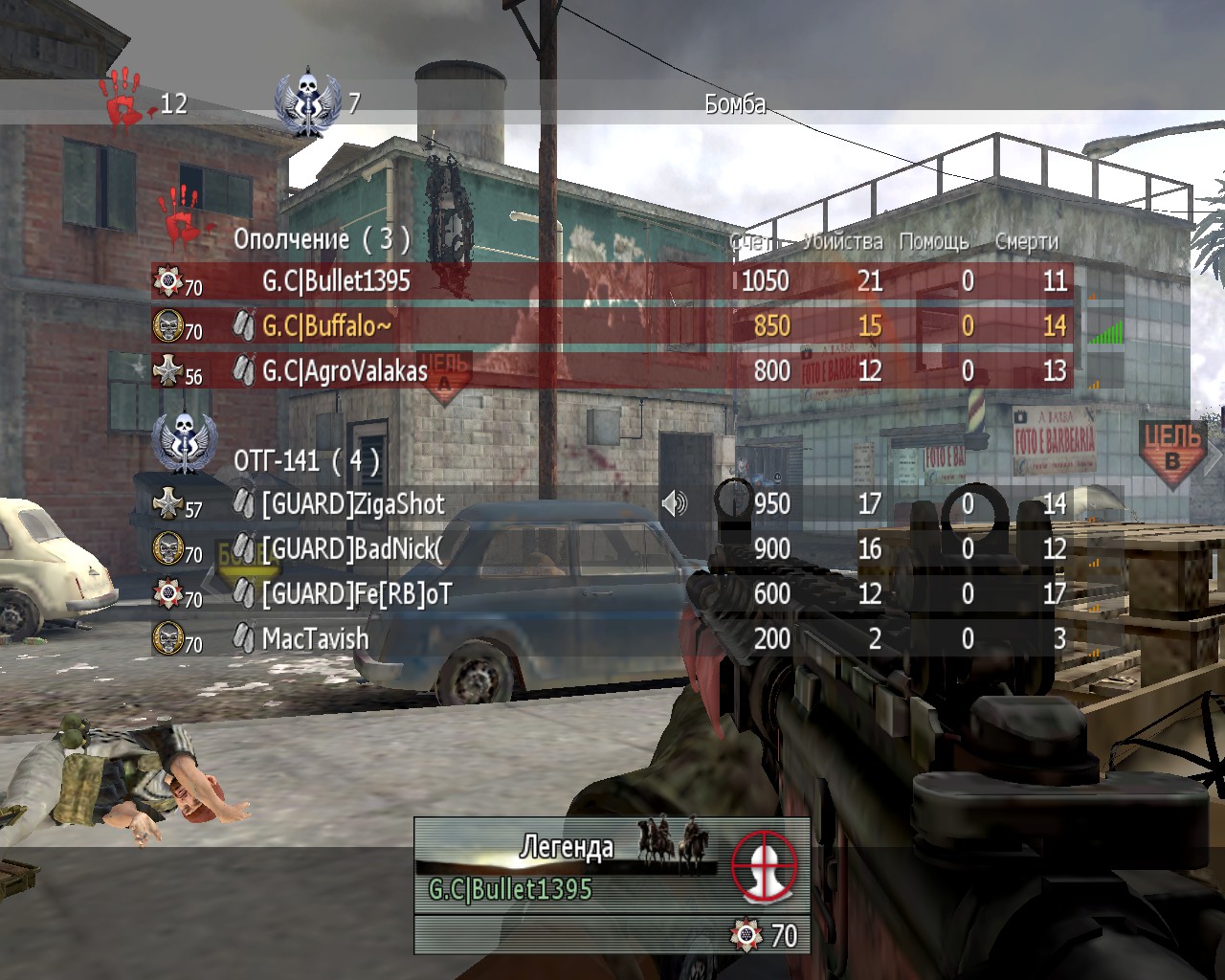This screenshot has width=1225, height=980.
Task: Click the Помощь column header
Action: pyautogui.click(x=933, y=242)
